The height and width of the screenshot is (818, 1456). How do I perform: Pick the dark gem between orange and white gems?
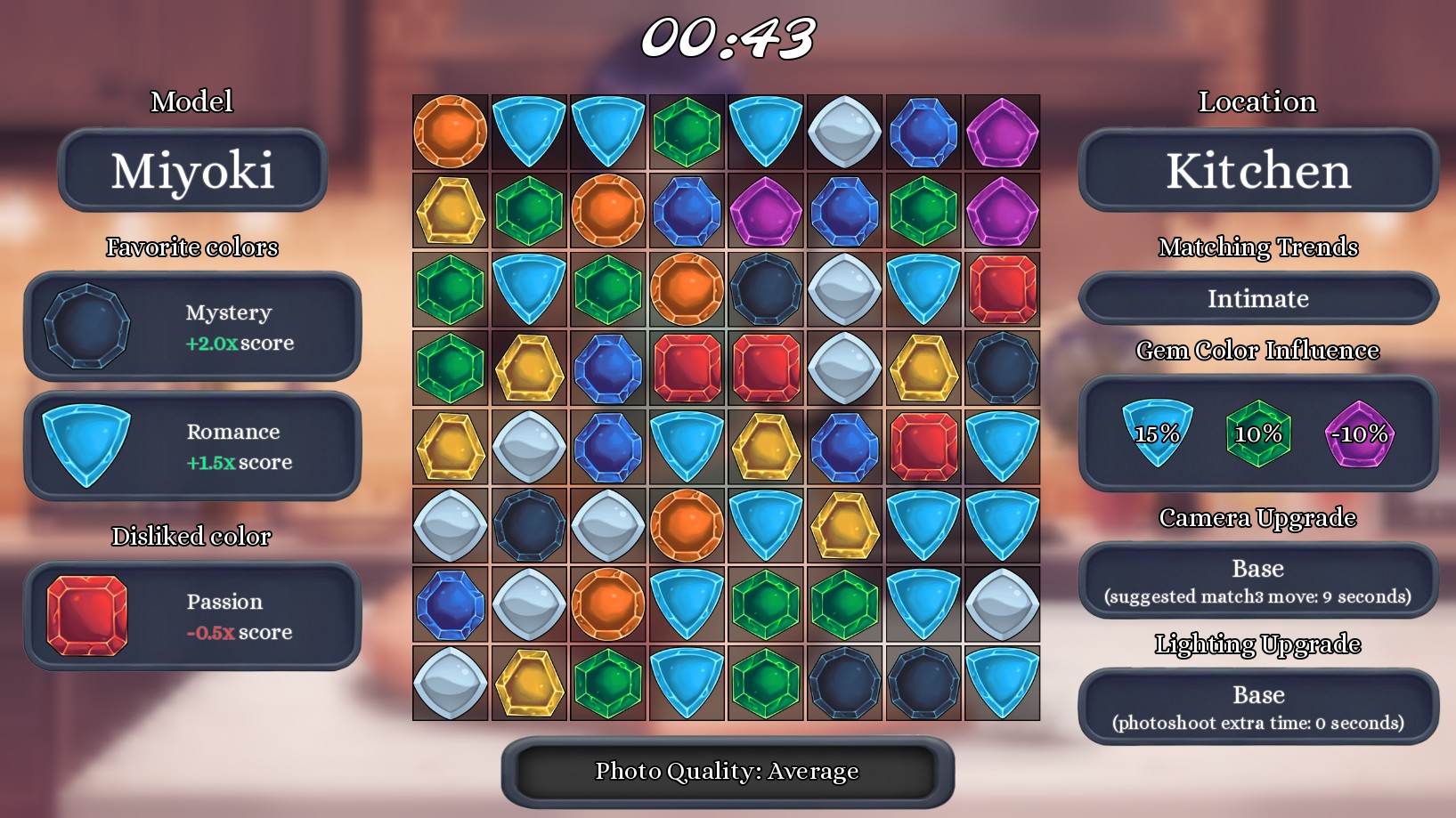[766, 289]
